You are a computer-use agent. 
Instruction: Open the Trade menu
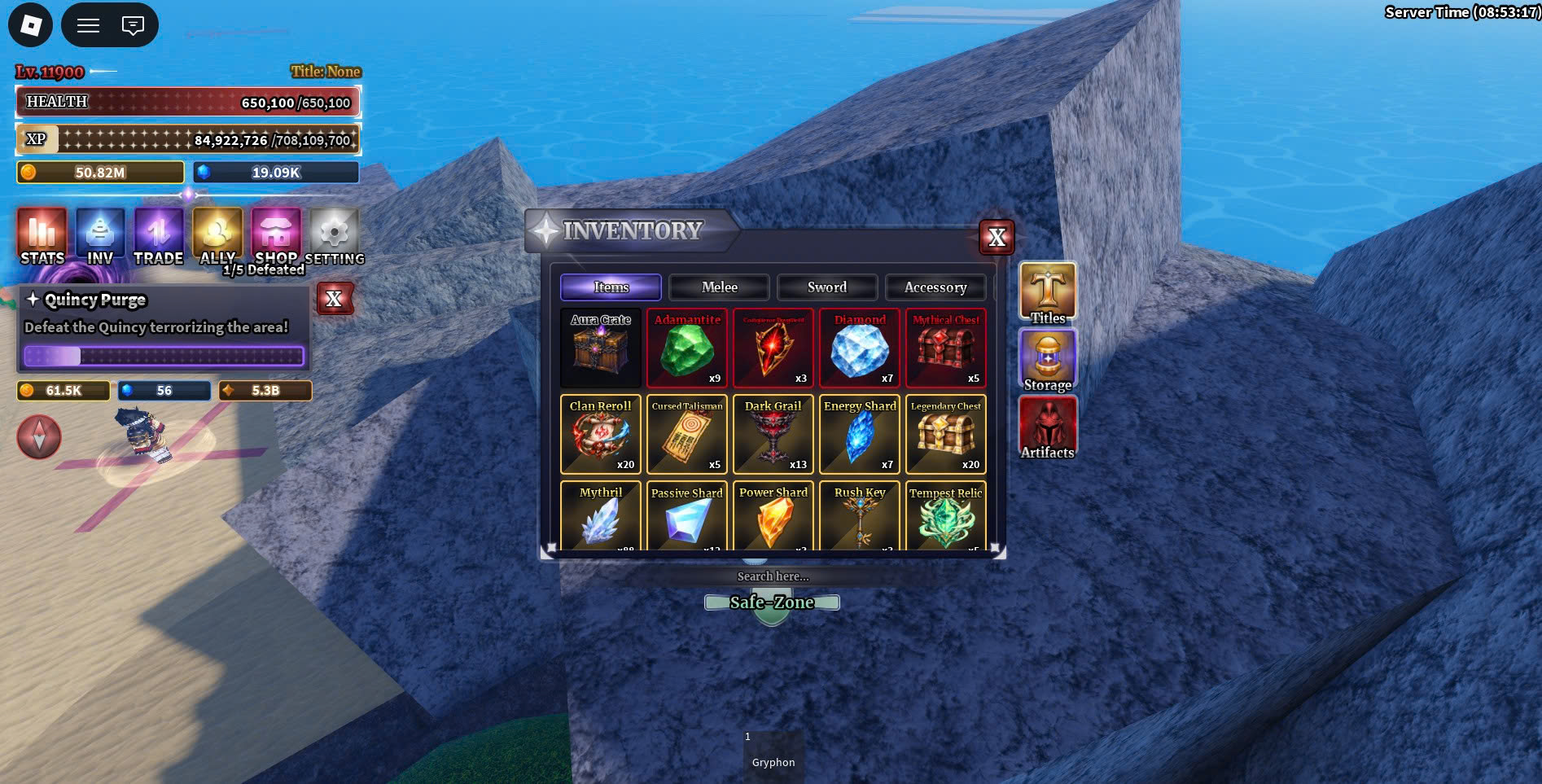coord(159,237)
